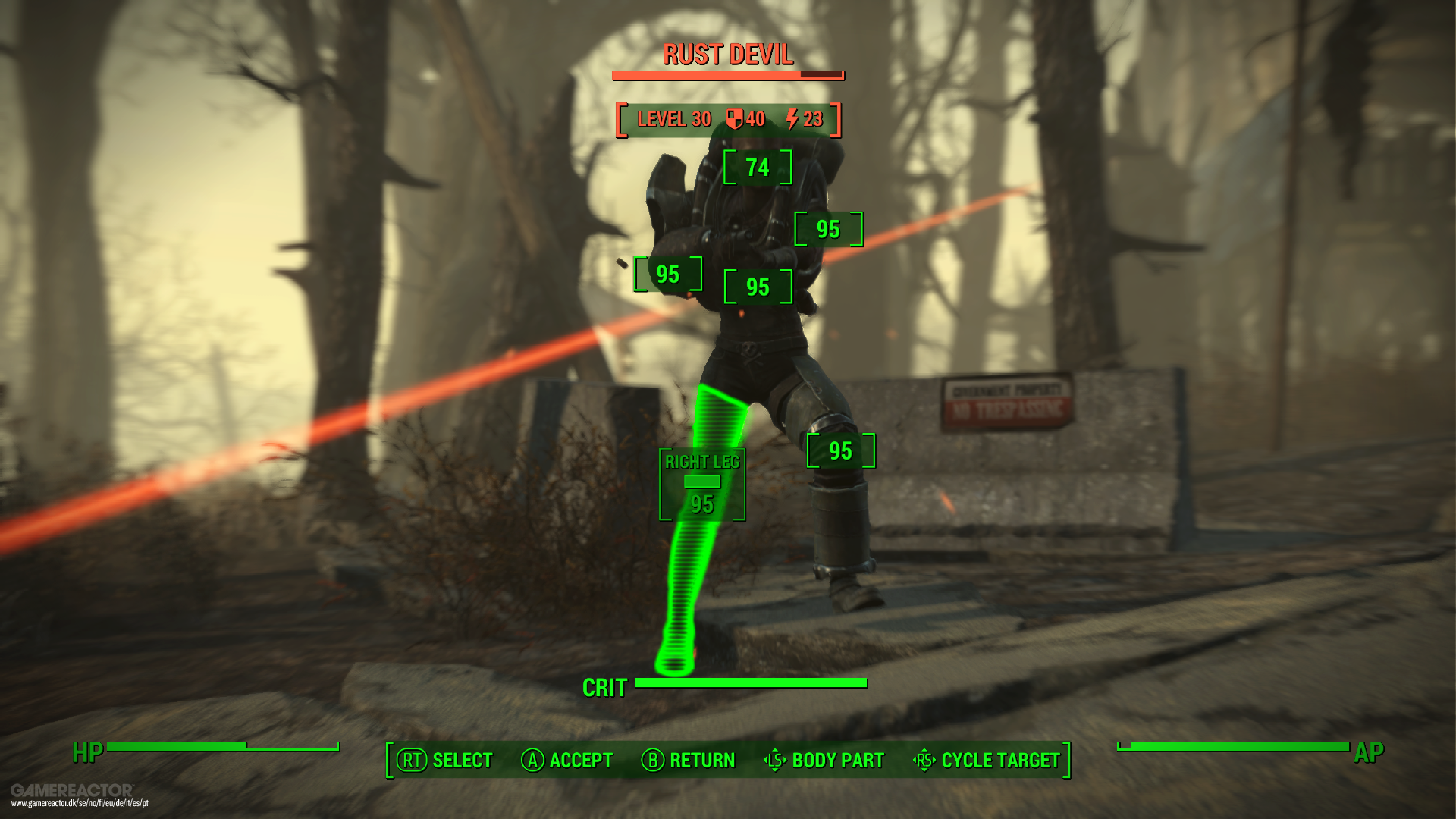
Task: Click the Rust Devil health bar
Action: (x=726, y=74)
